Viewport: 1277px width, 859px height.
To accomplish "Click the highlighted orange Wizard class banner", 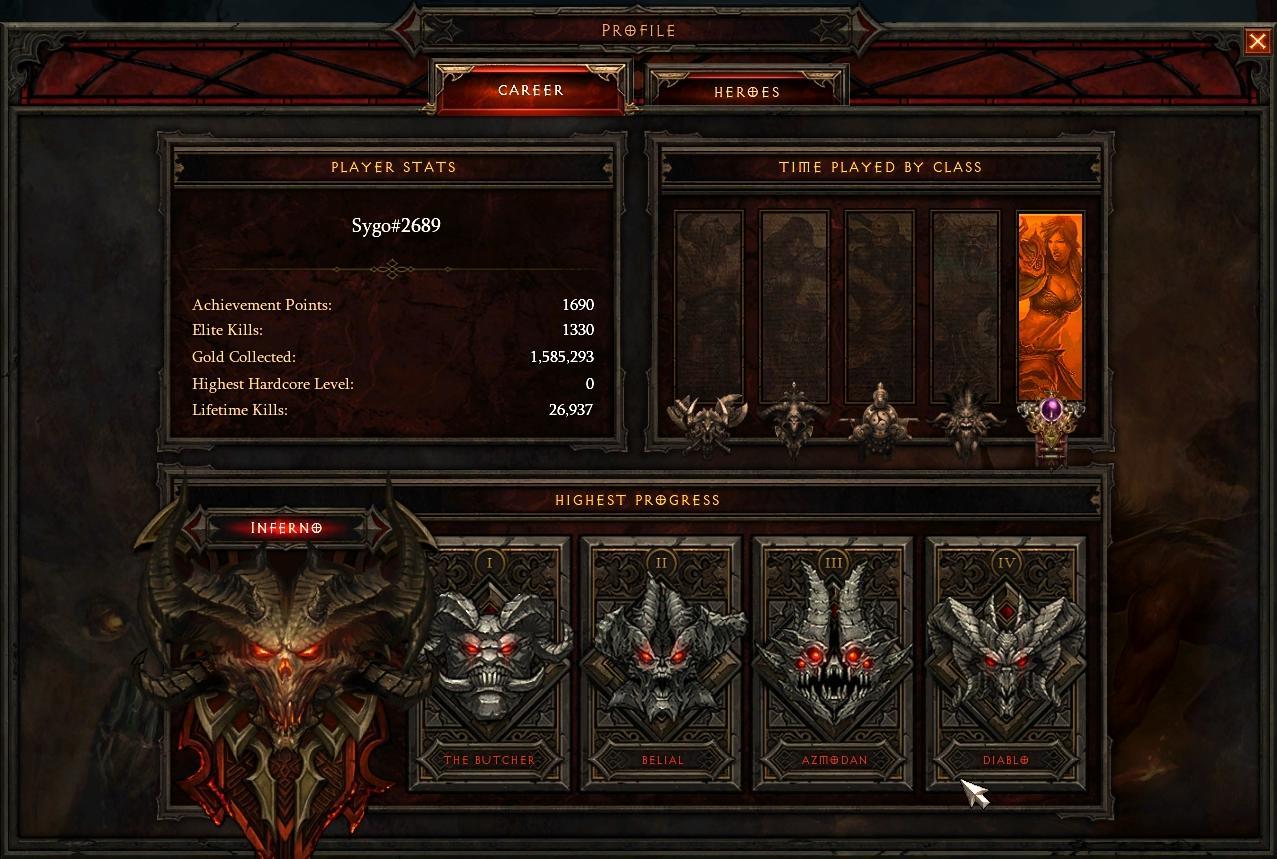I will pos(1050,305).
